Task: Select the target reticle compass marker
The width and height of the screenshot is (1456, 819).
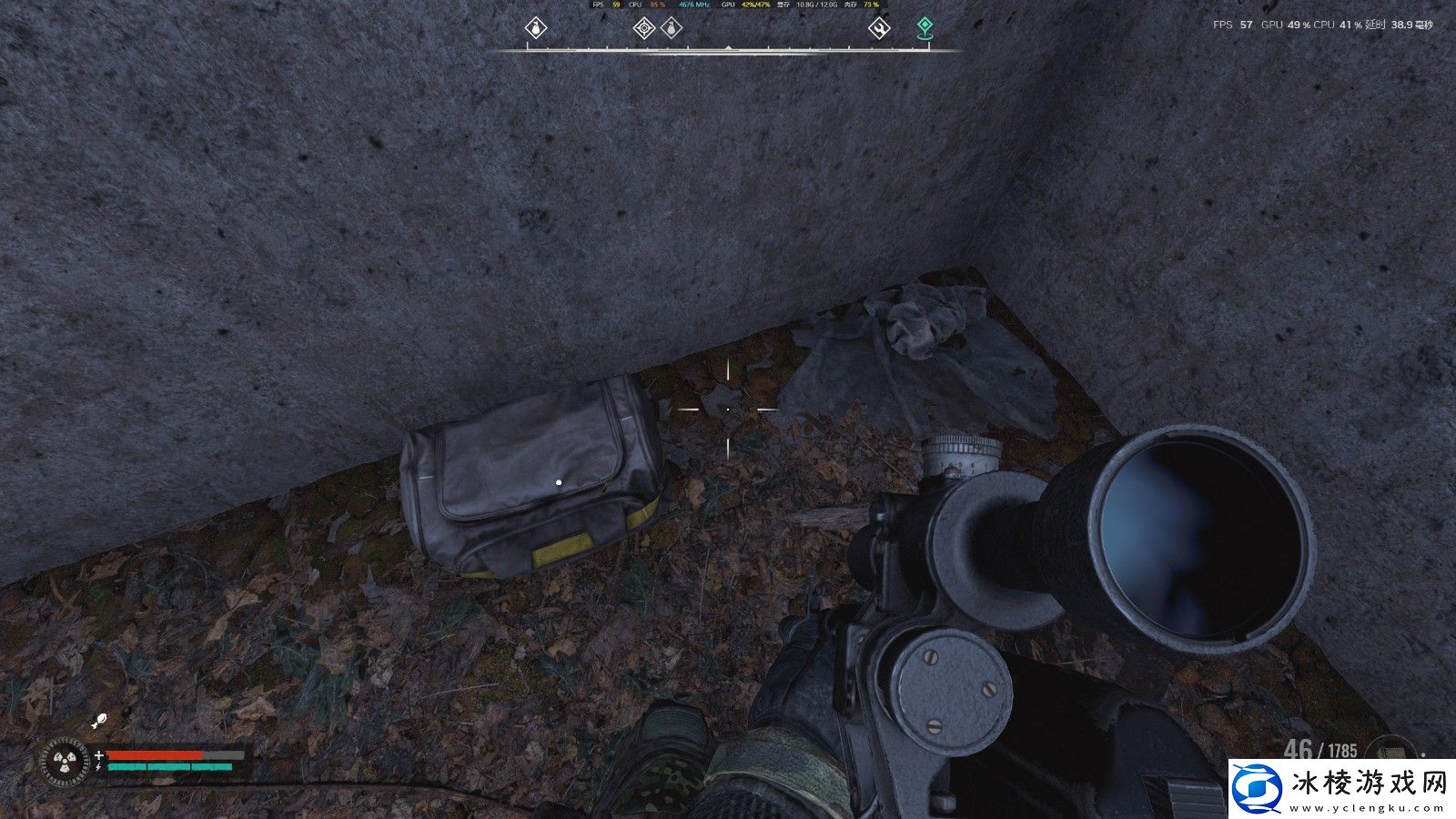Action: point(643,28)
